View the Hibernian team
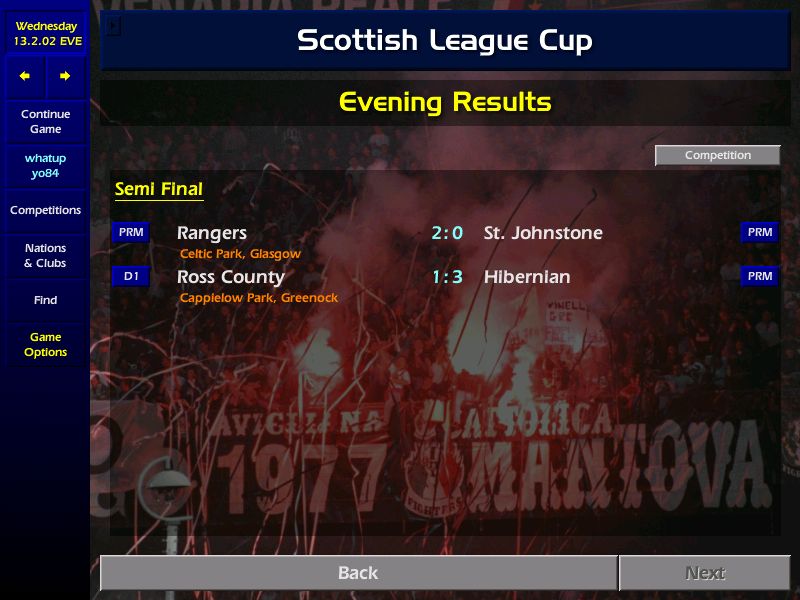This screenshot has height=600, width=800. click(x=527, y=277)
